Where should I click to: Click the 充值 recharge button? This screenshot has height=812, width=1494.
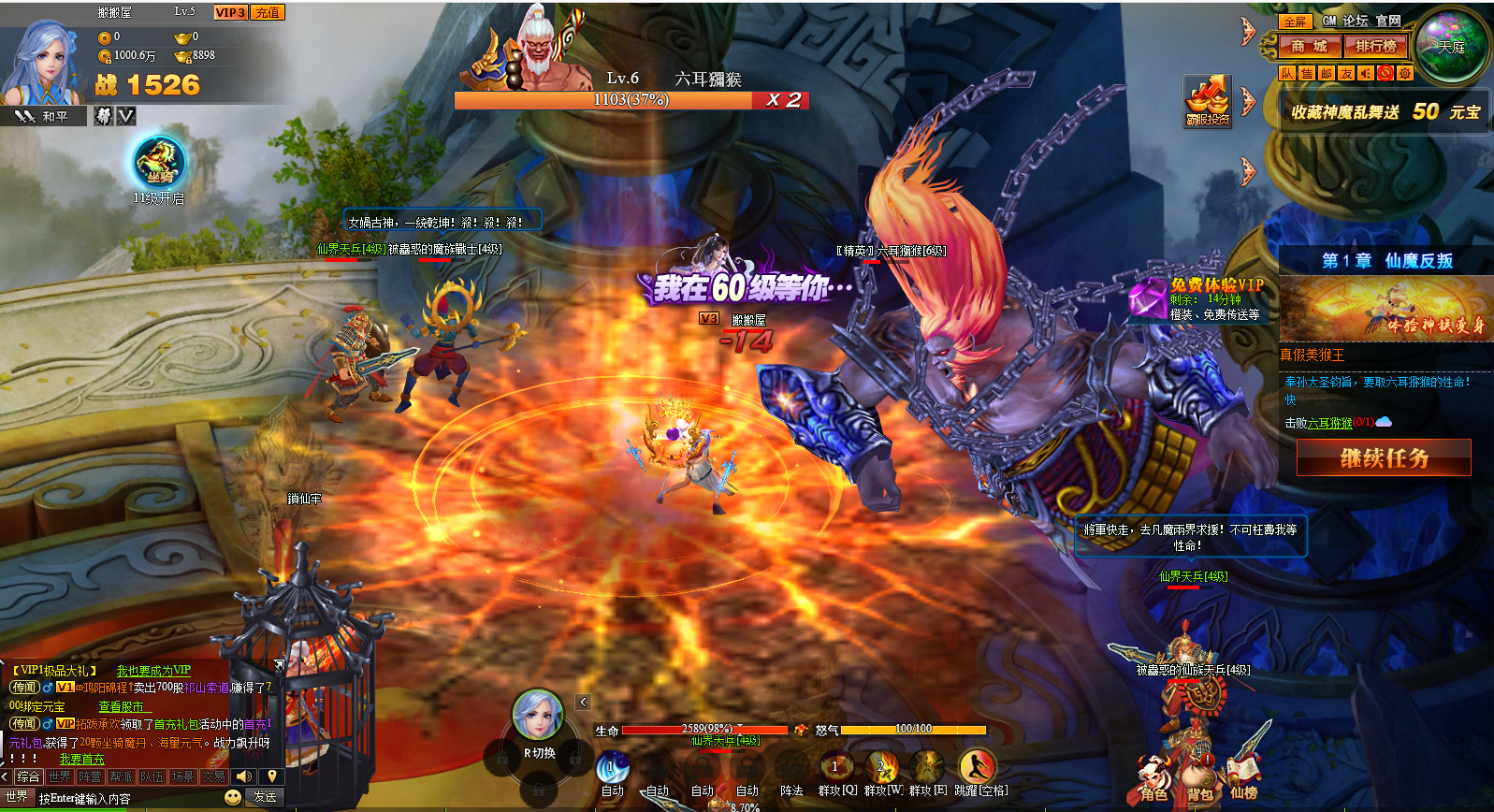pyautogui.click(x=268, y=12)
